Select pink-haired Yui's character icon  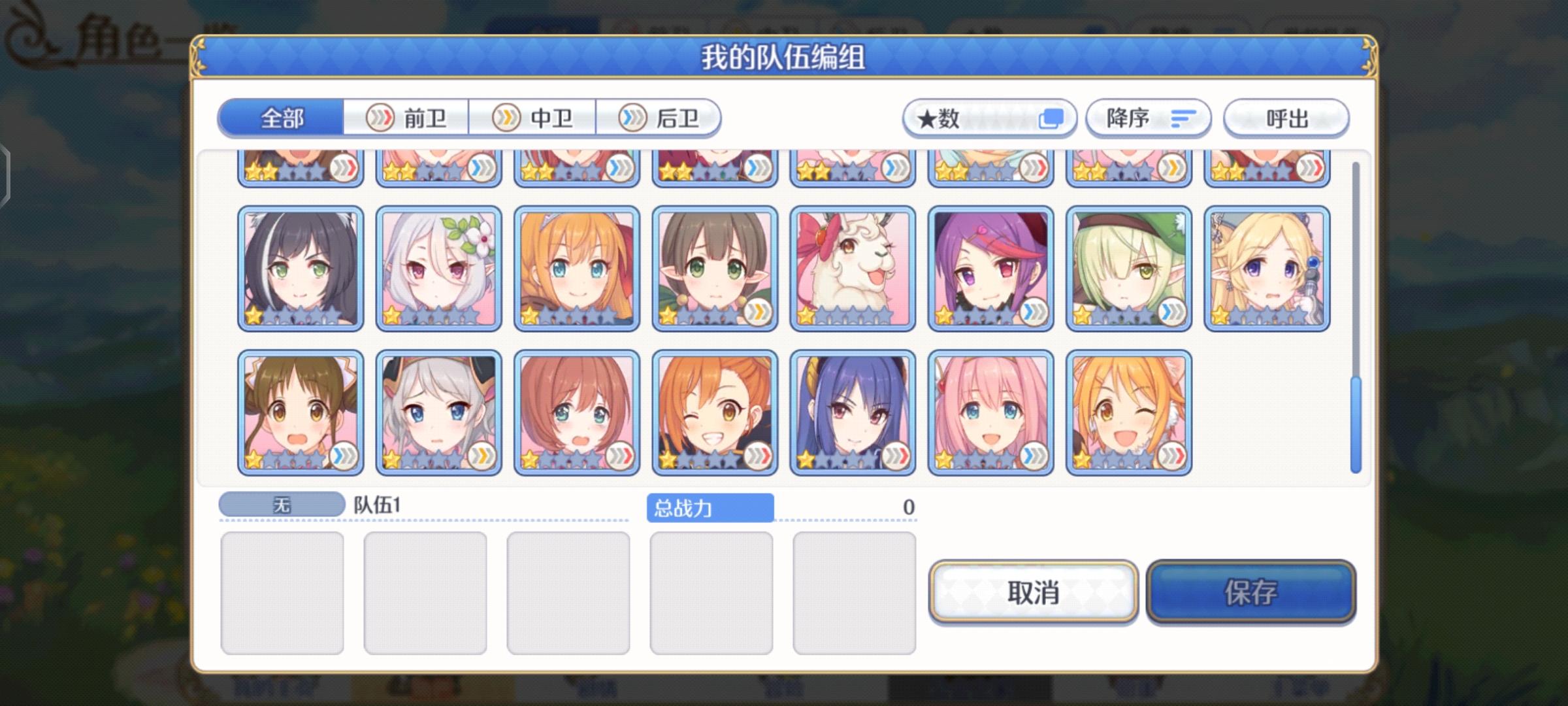coord(990,412)
